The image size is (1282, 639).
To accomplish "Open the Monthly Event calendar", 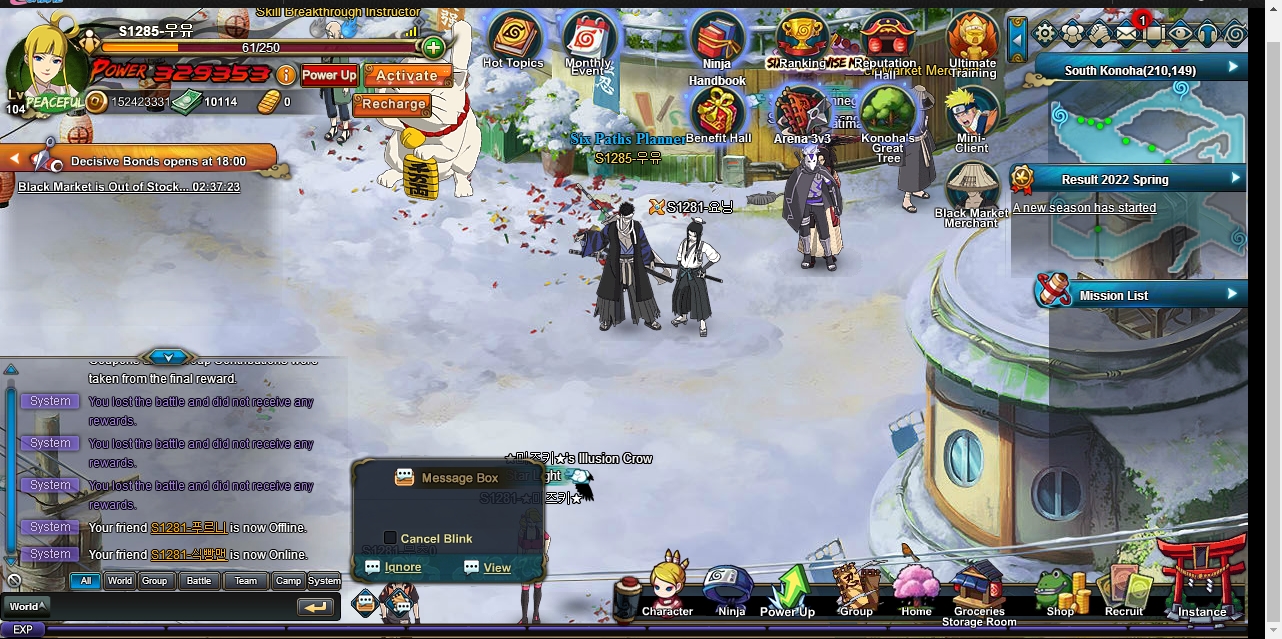I will point(588,41).
